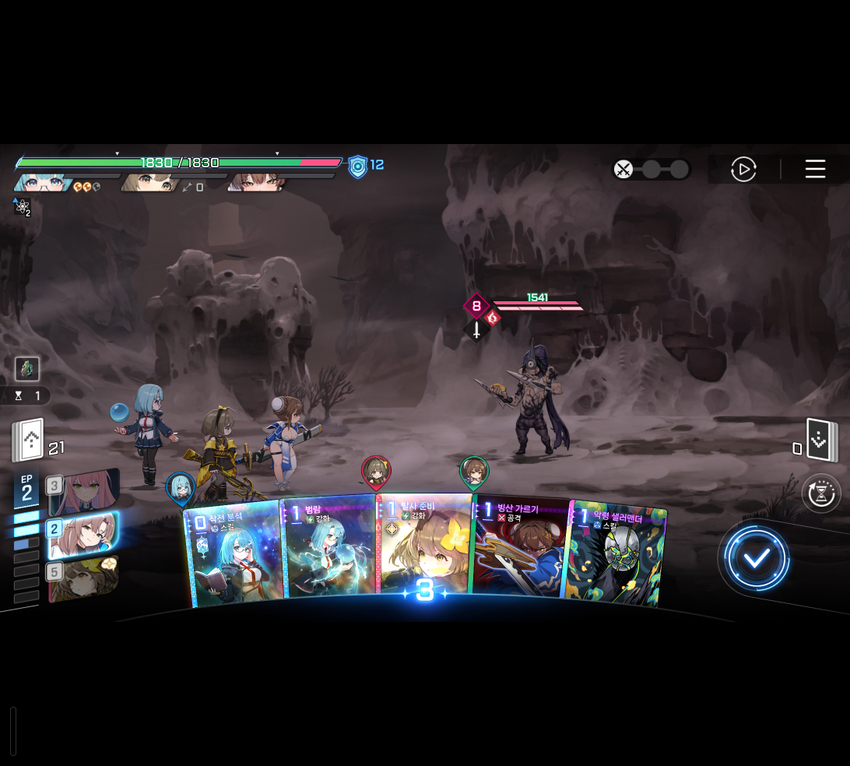The width and height of the screenshot is (850, 766).
Task: Play the 빙산 가르기 attack card
Action: (x=520, y=549)
